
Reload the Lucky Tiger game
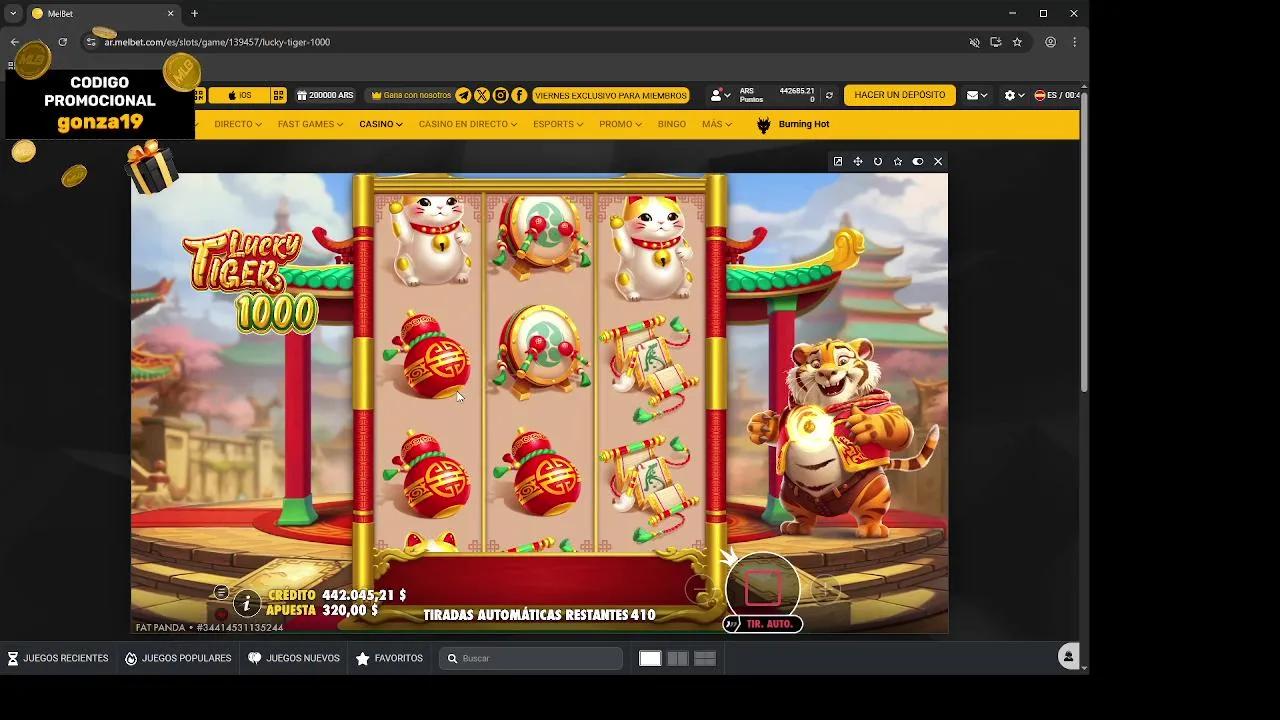(x=878, y=161)
